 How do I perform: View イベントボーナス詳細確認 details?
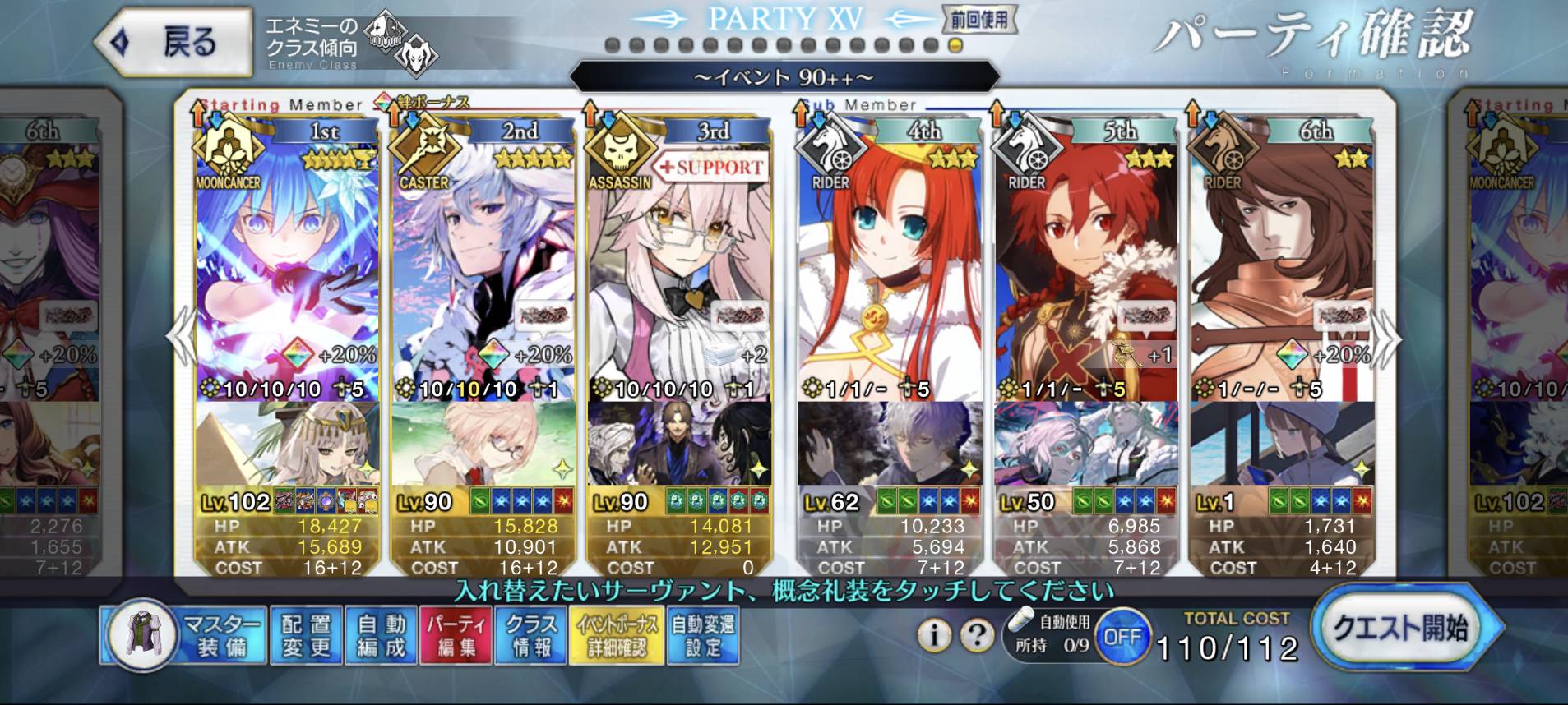pos(617,635)
